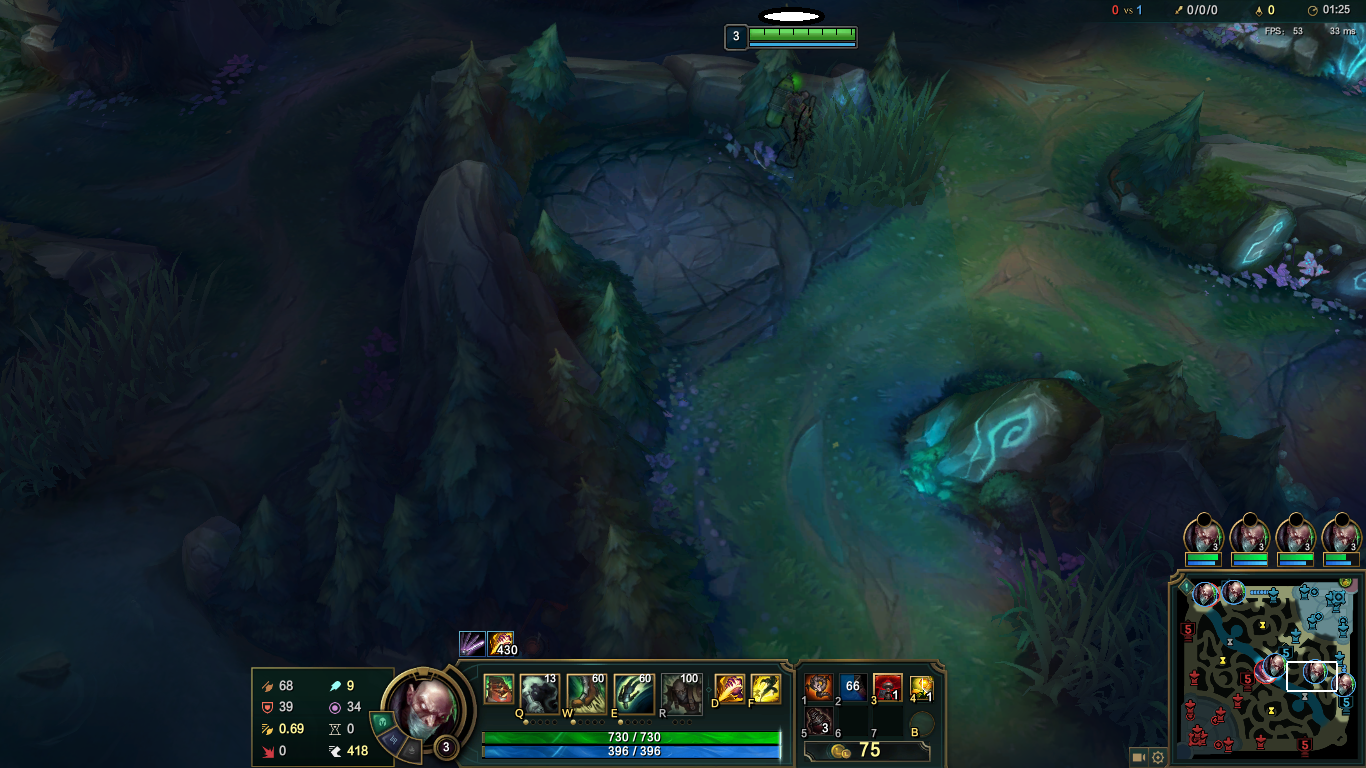The width and height of the screenshot is (1366, 768).
Task: Open the shop via the gold counter
Action: [868, 750]
